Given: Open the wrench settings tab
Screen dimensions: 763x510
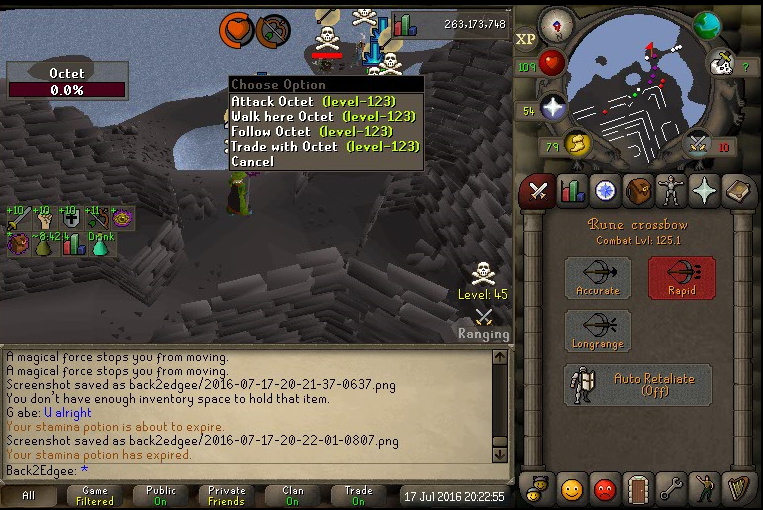Looking at the screenshot, I should (x=670, y=490).
